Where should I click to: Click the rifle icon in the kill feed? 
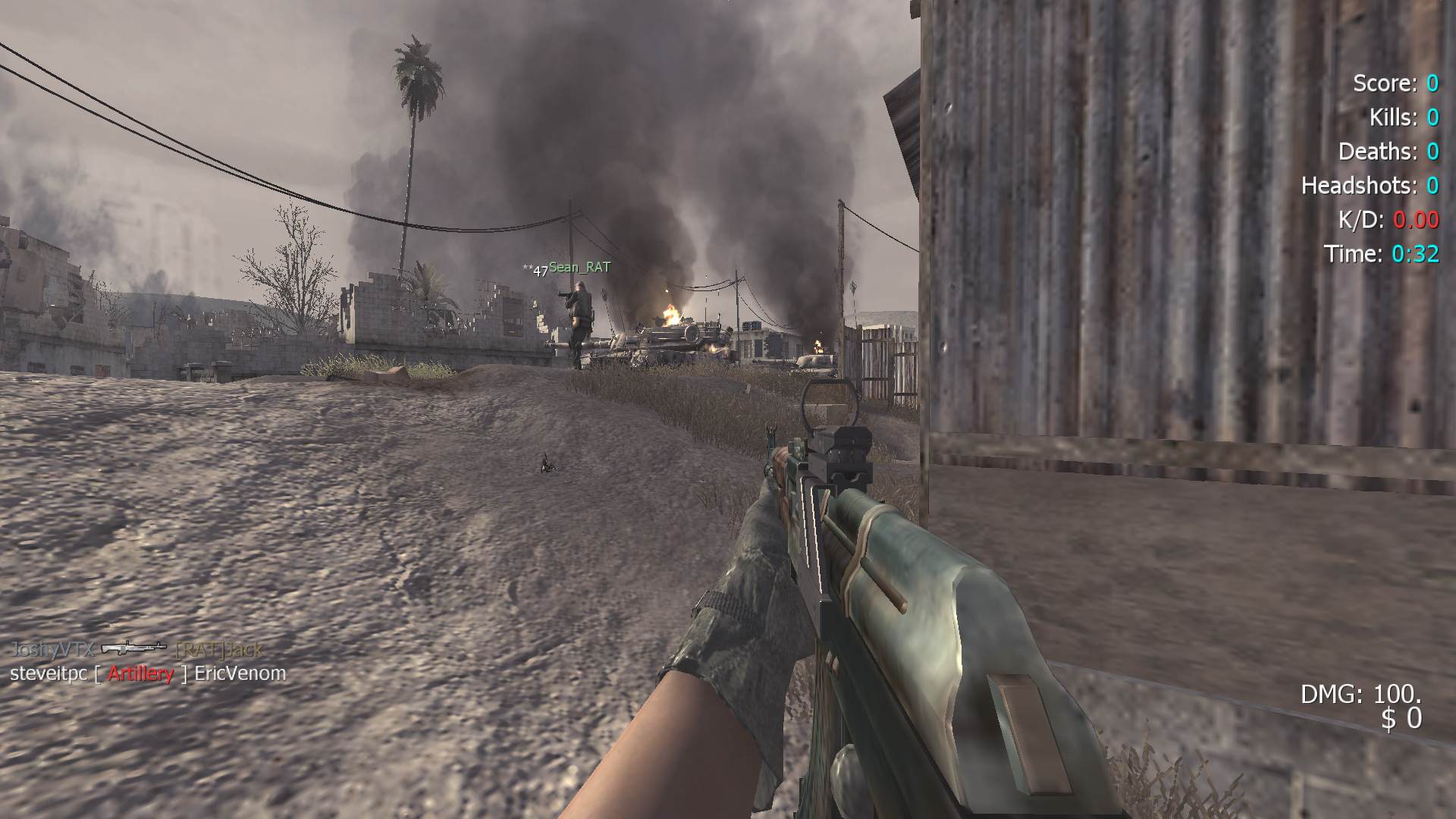point(133,648)
